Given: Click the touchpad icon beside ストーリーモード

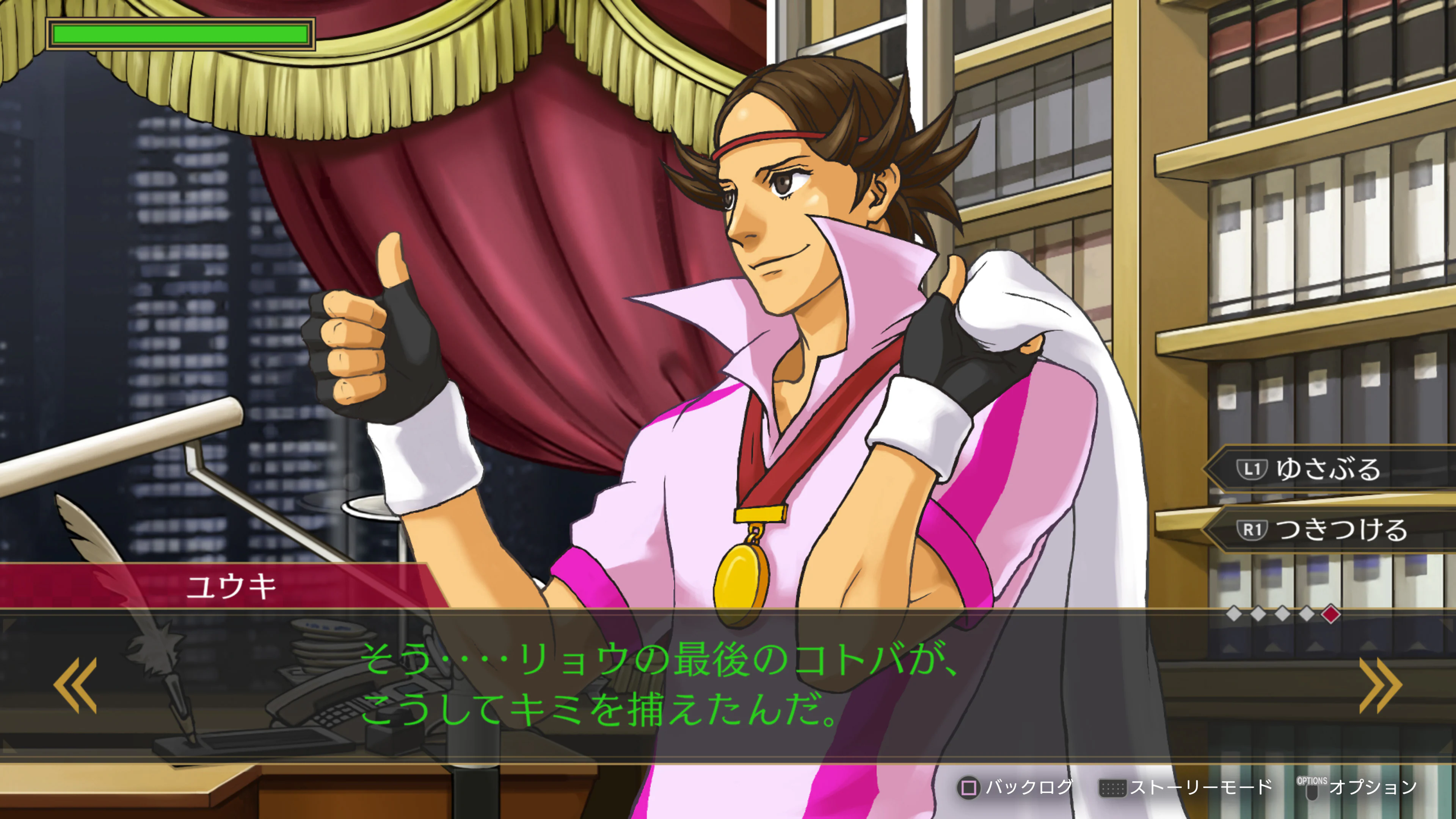Looking at the screenshot, I should point(1112,788).
